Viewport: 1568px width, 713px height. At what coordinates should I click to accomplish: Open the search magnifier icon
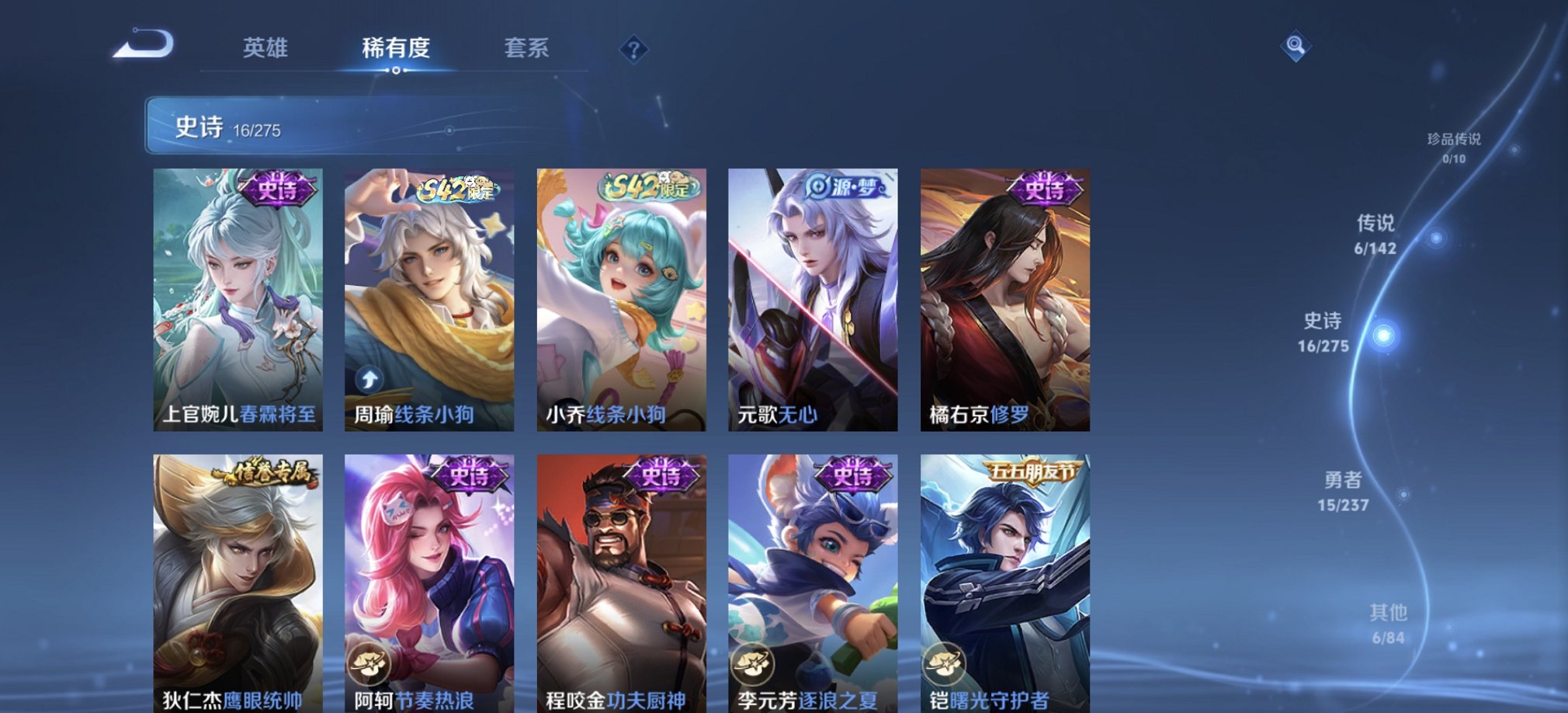1296,46
